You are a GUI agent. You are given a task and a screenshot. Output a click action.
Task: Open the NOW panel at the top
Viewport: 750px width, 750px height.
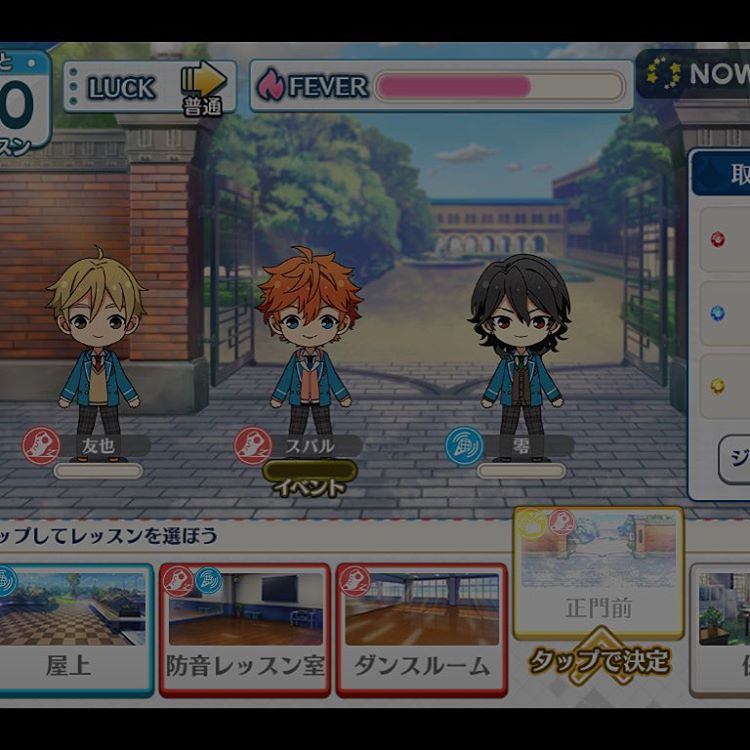[x=696, y=75]
